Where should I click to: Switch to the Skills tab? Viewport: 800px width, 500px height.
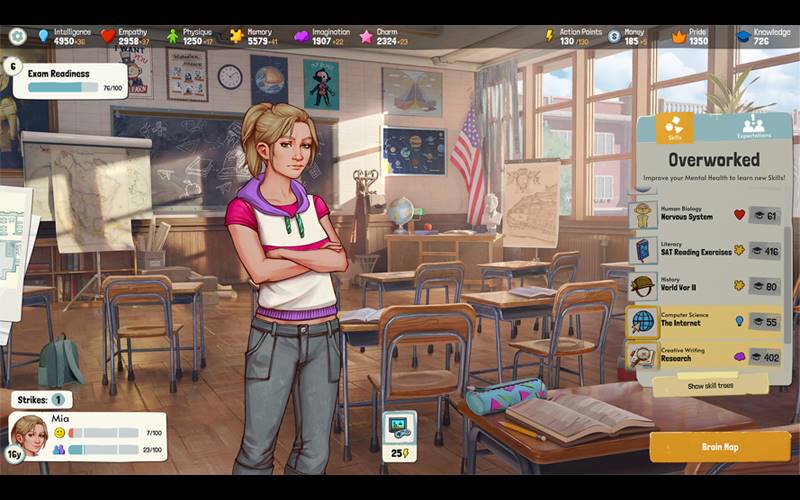[675, 128]
